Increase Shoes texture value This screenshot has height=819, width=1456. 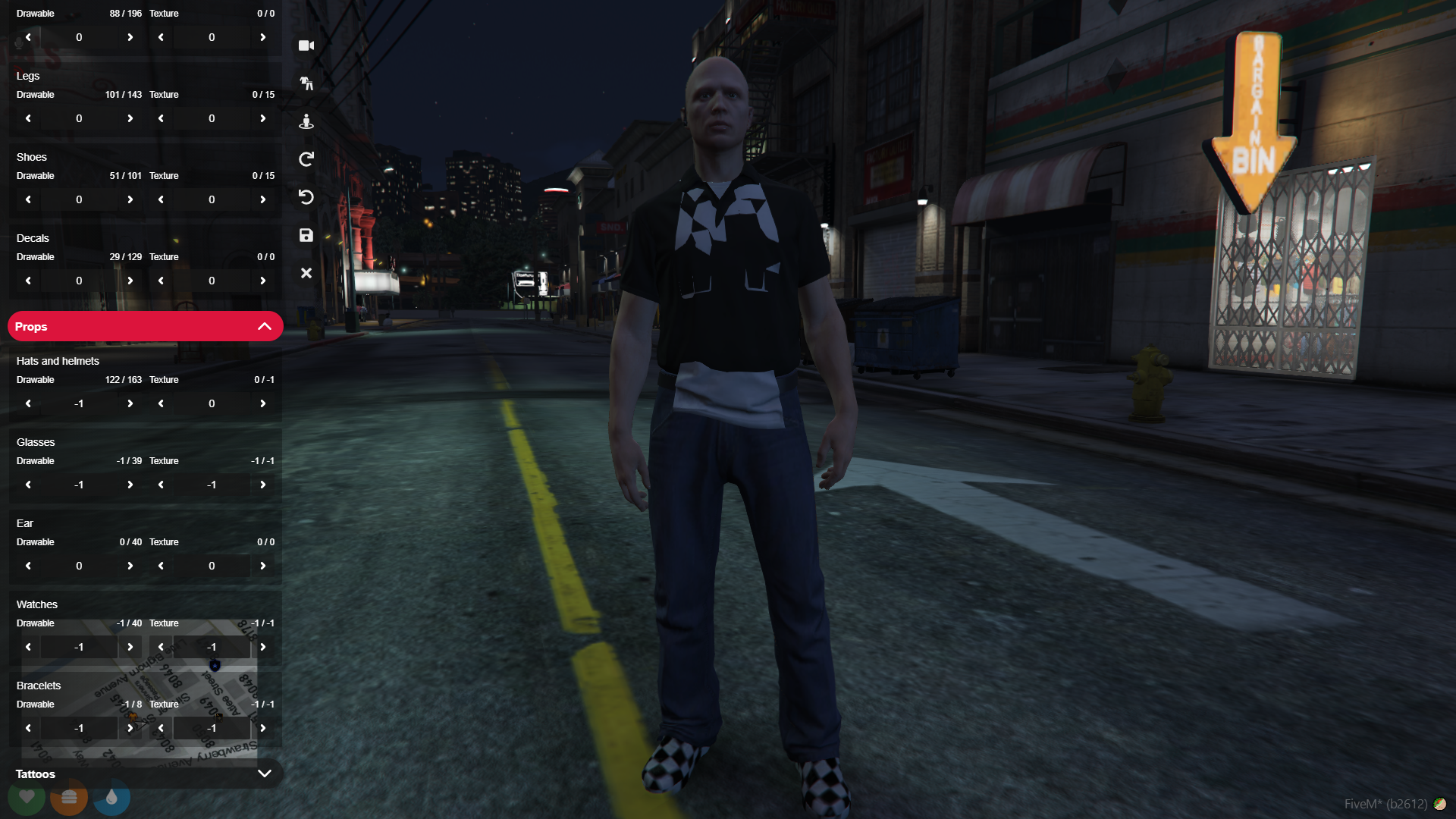(x=263, y=199)
